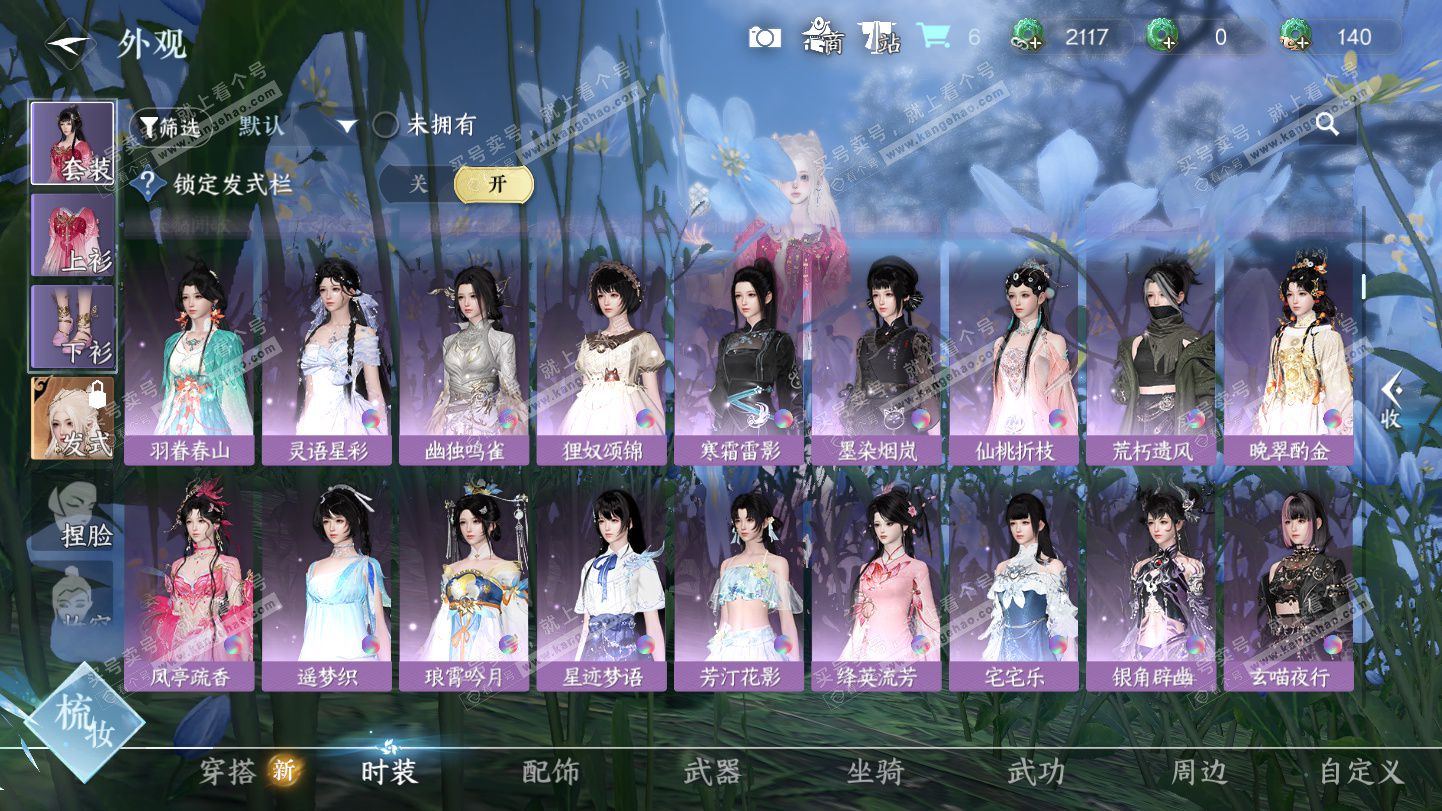Viewport: 1442px width, 811px height.
Task: Switch to the 坐骑 tab
Action: (x=875, y=771)
